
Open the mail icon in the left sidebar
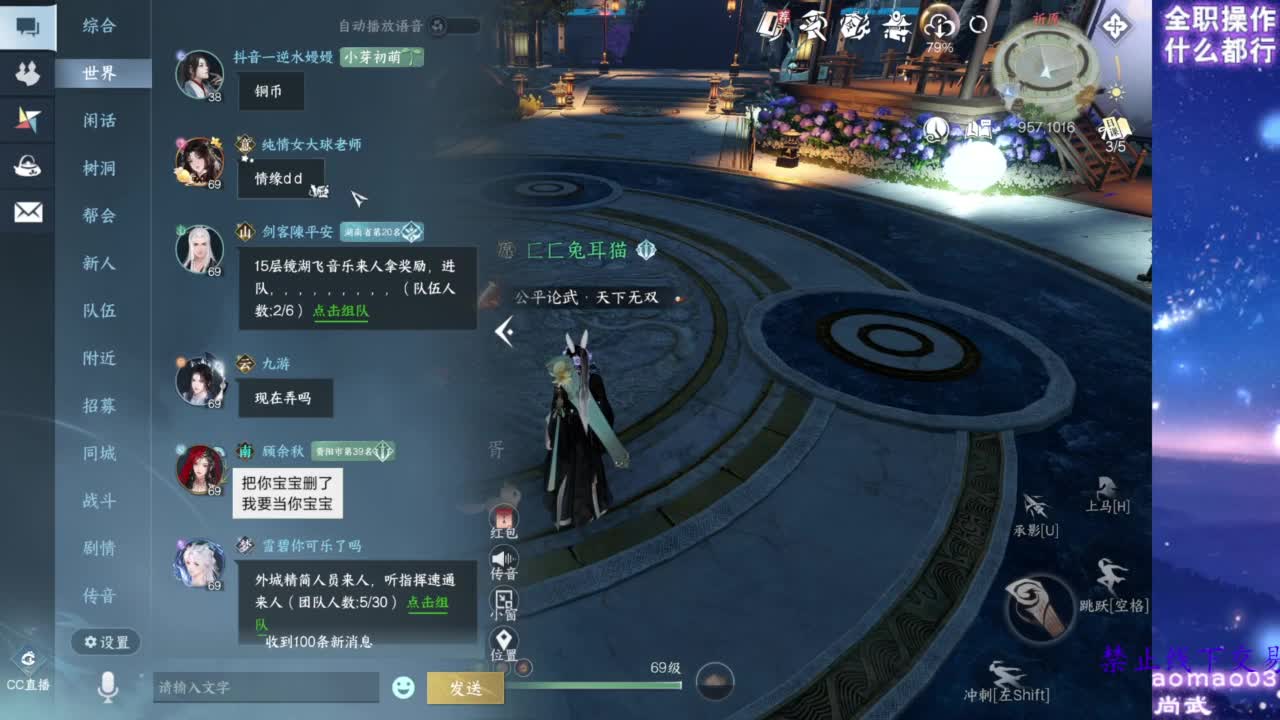27,211
